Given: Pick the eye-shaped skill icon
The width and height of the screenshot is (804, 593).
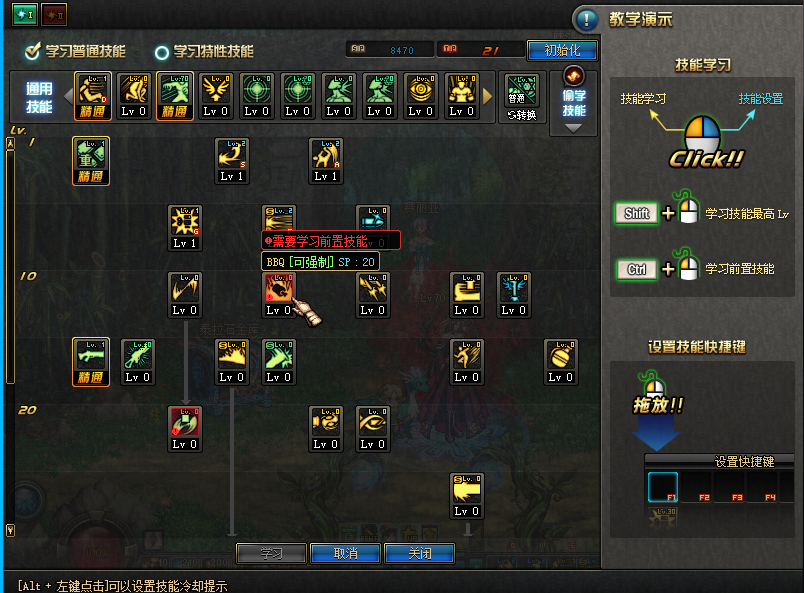Looking at the screenshot, I should coord(373,422).
